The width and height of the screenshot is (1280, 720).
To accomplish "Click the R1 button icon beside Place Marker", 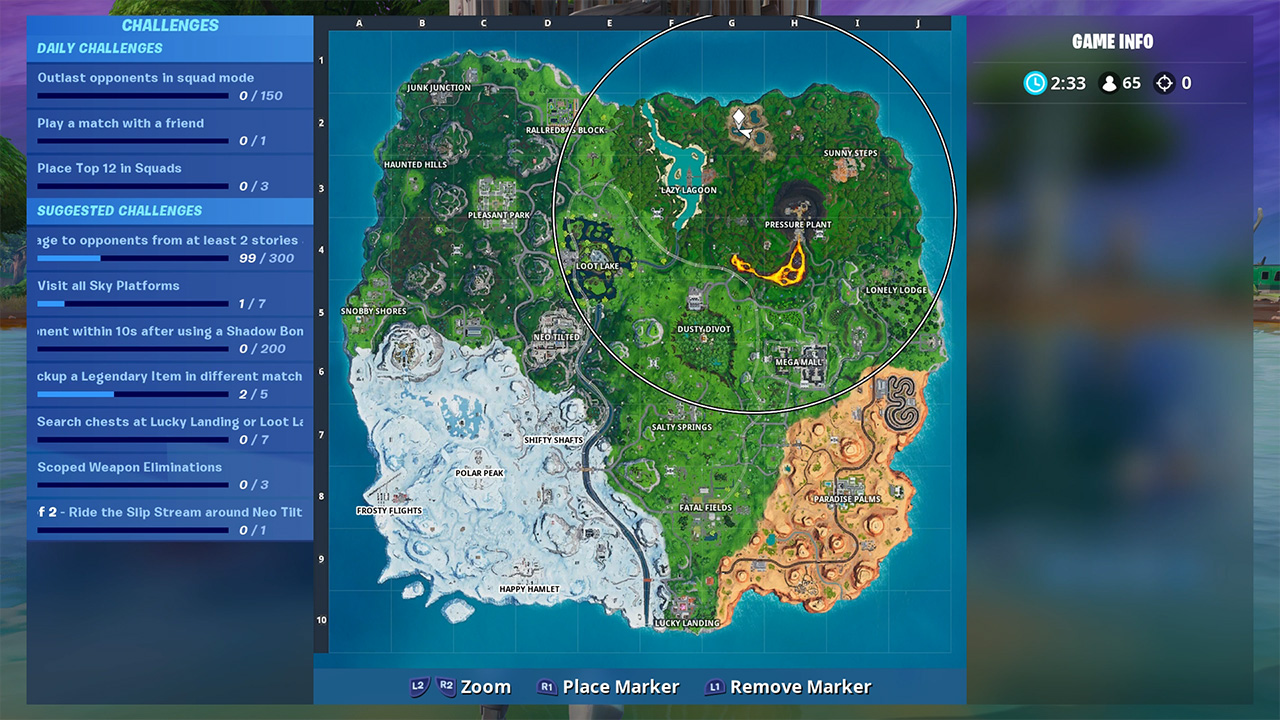I will point(546,687).
